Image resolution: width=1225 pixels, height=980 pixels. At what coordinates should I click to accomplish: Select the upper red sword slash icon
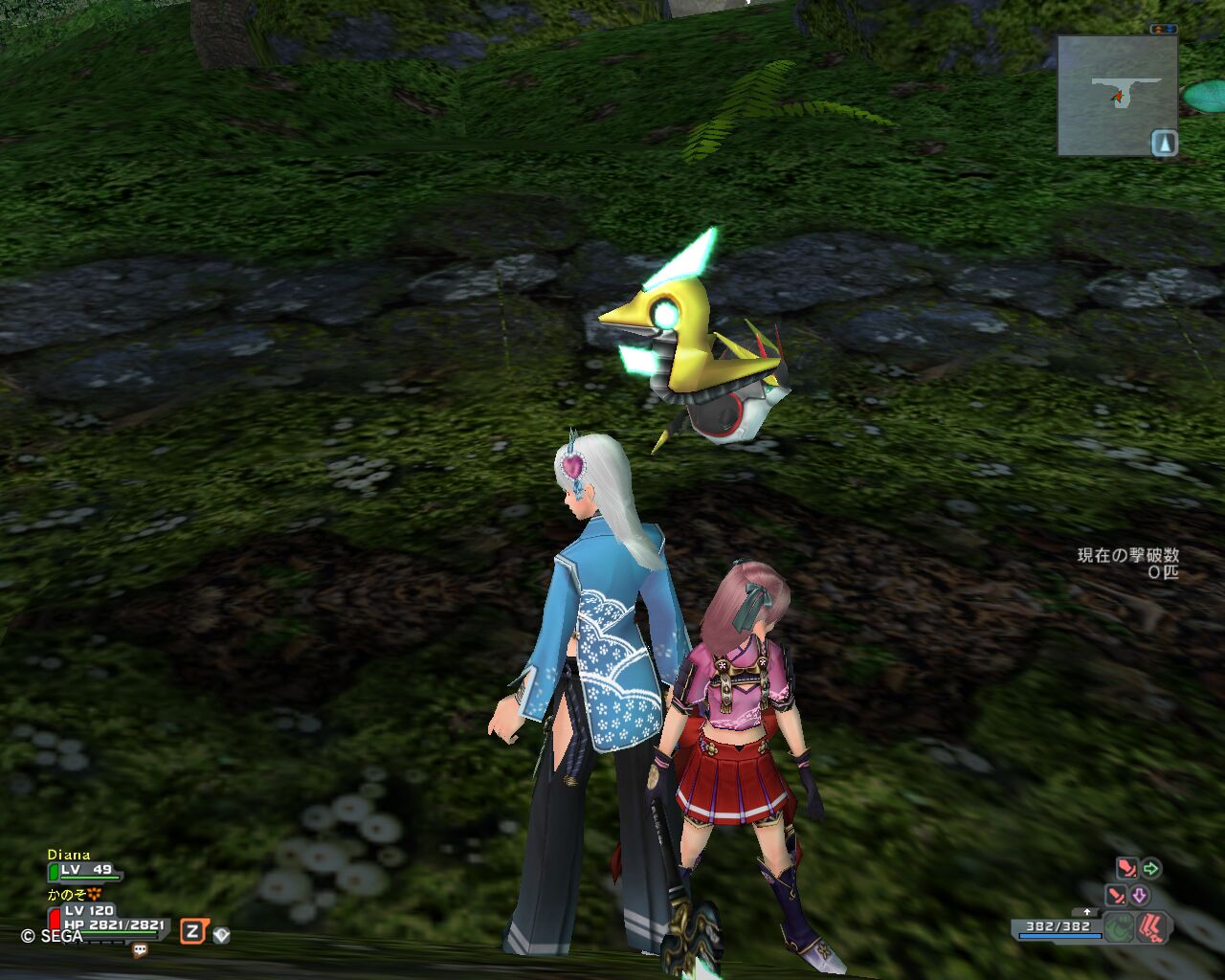1127,869
